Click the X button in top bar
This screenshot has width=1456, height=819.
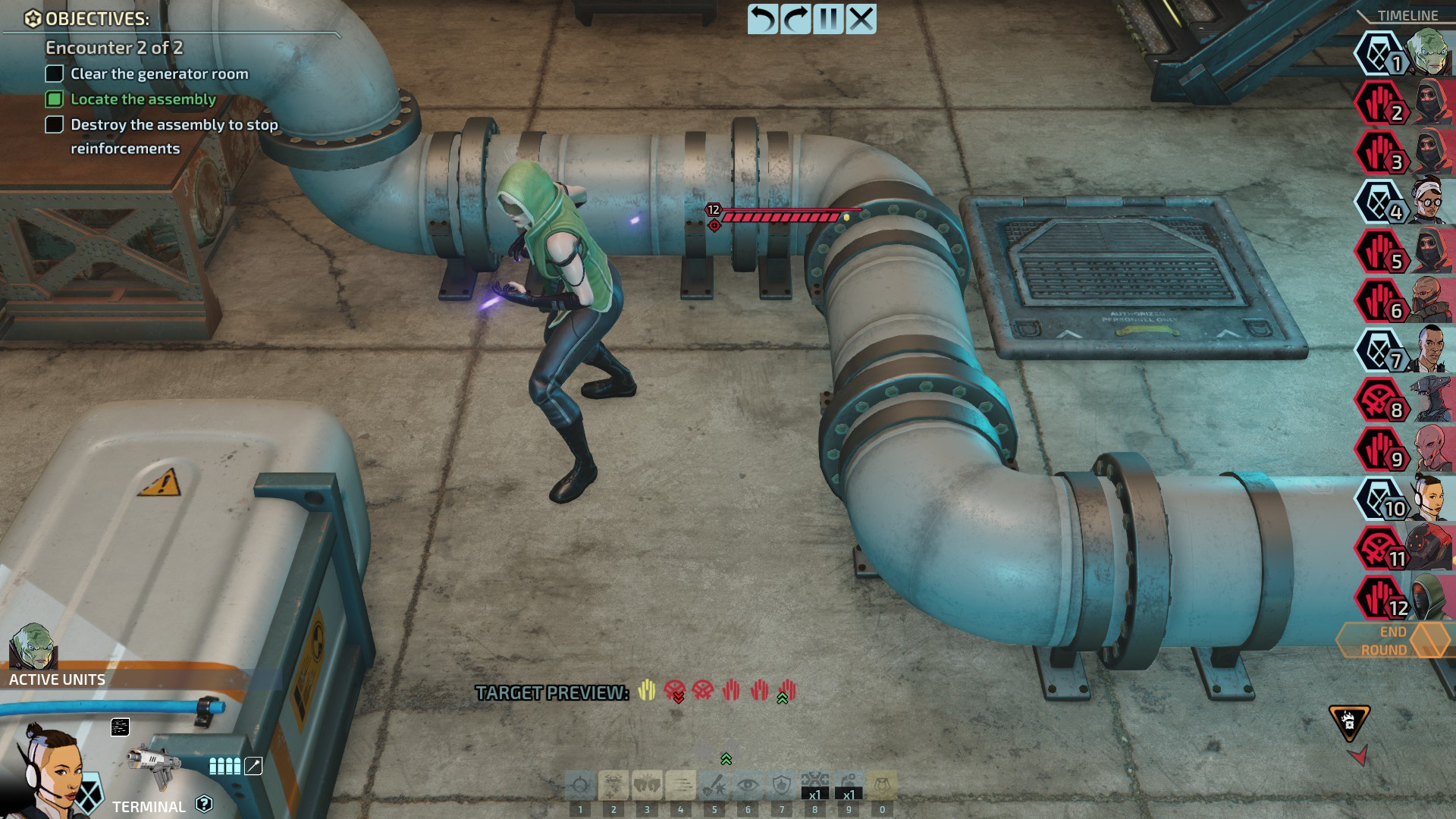pos(861,19)
